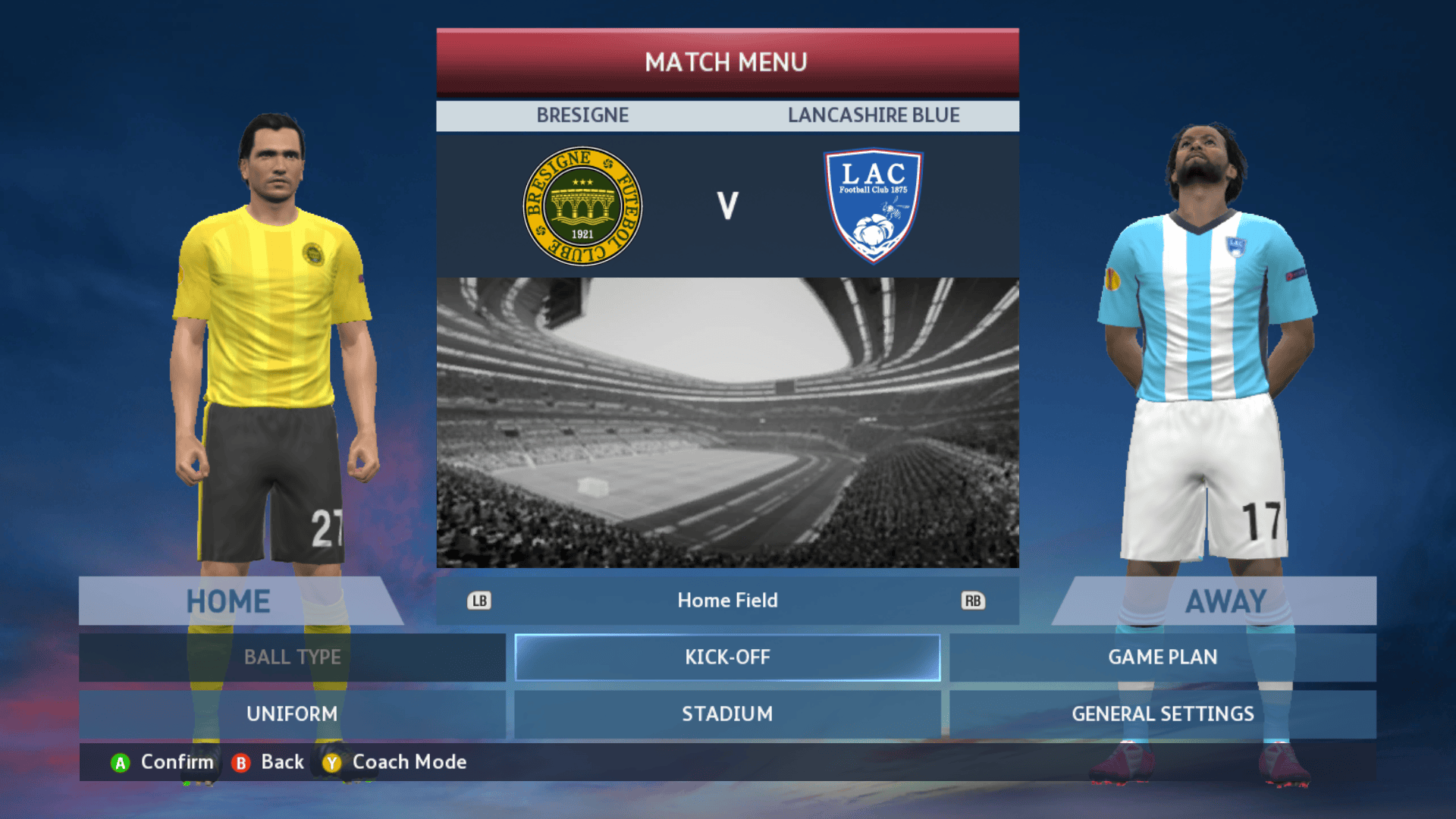This screenshot has height=819, width=1456.
Task: Choose the HOME side panel
Action: [x=228, y=601]
